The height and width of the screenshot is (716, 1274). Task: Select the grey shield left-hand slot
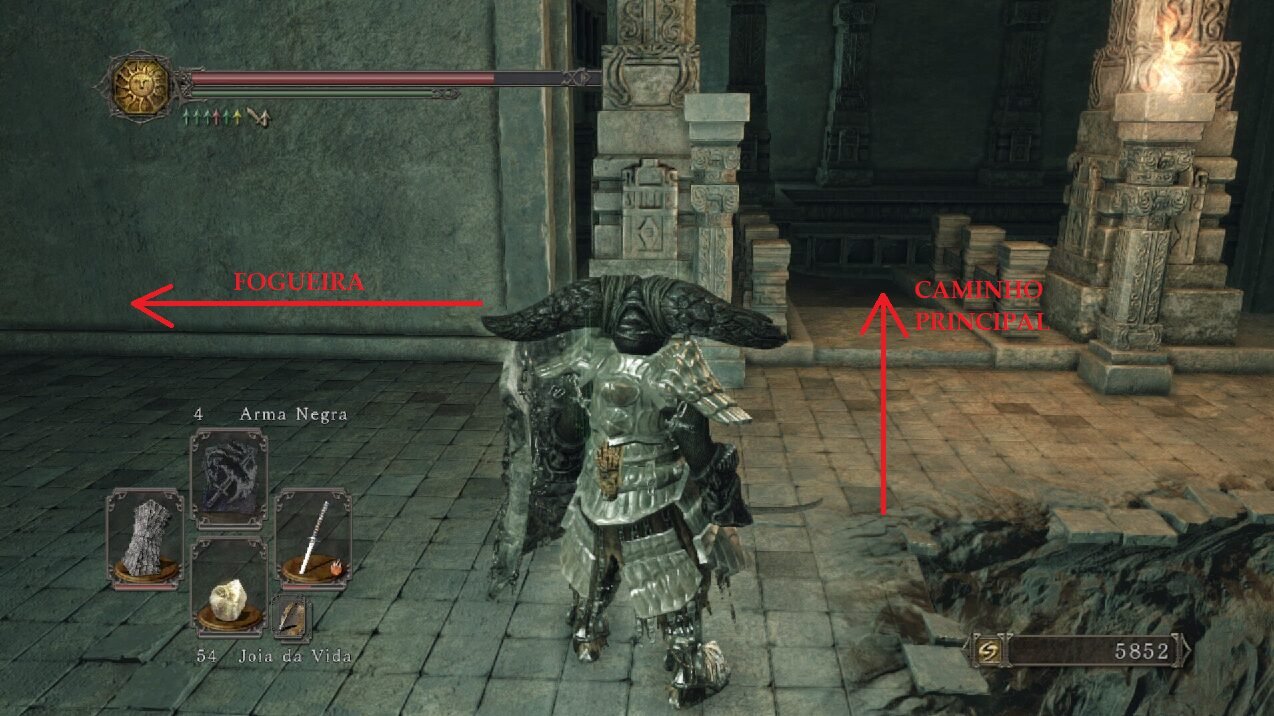(145, 537)
